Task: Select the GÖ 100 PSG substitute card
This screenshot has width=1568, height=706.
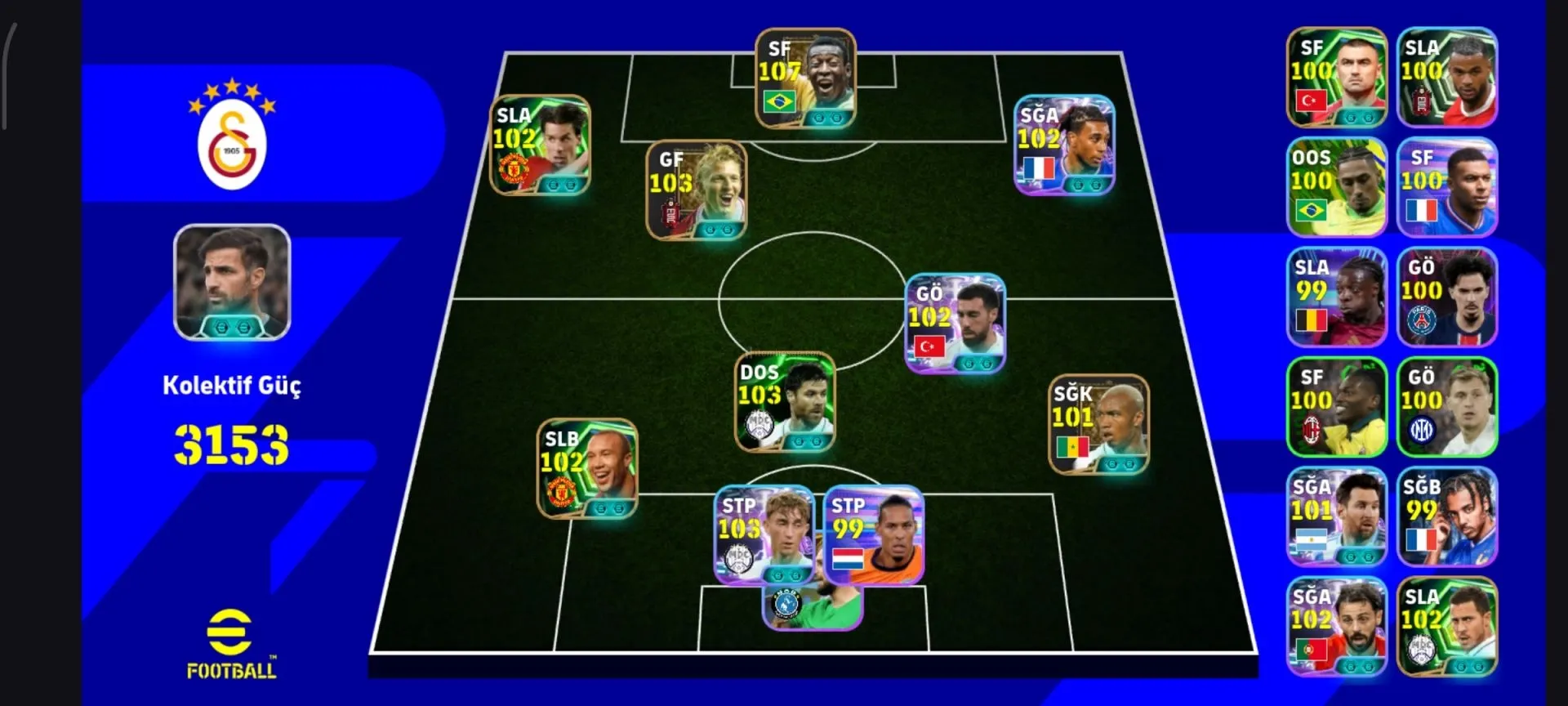Action: coord(1446,297)
